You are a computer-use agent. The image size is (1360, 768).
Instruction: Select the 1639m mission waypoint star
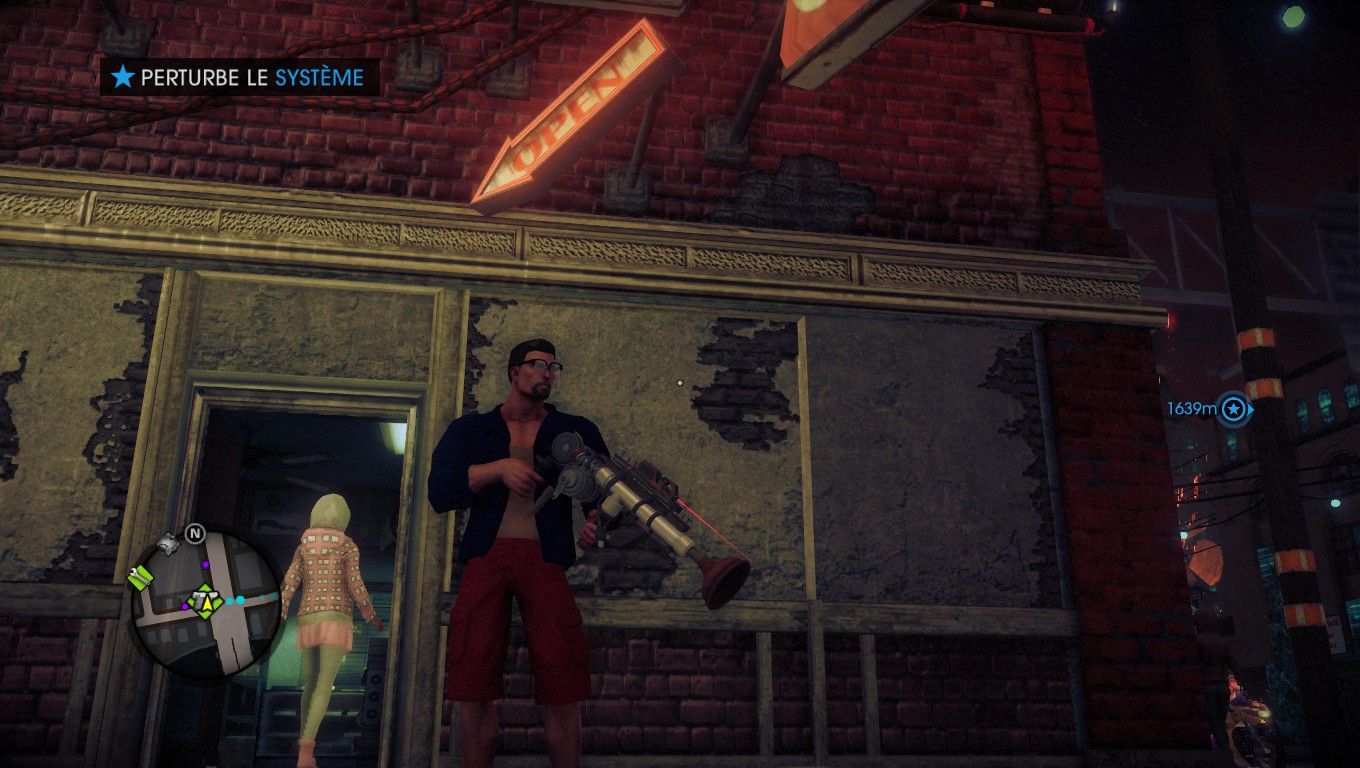tap(1235, 408)
